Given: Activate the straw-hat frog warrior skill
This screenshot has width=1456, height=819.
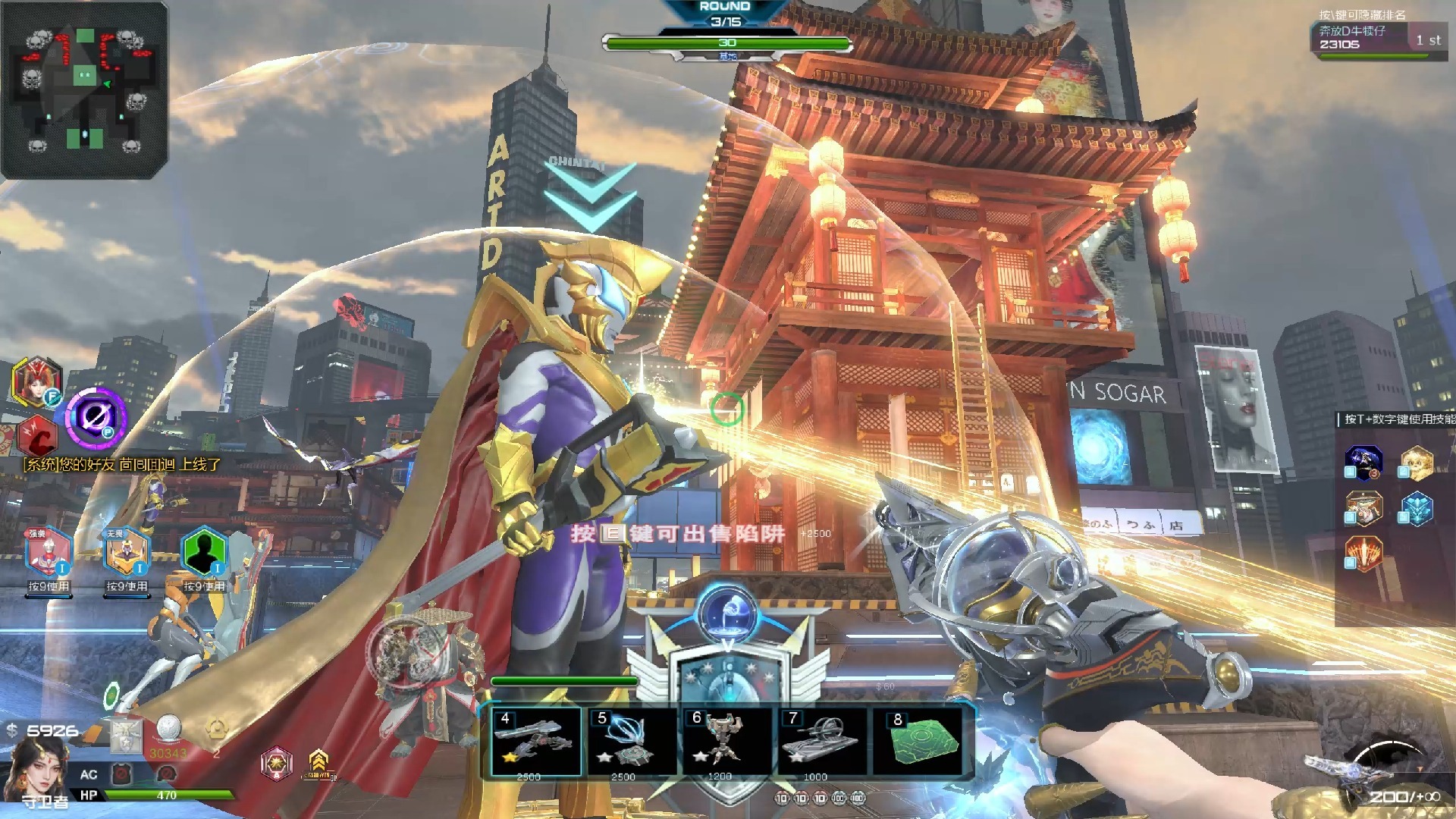Looking at the screenshot, I should tap(1363, 508).
